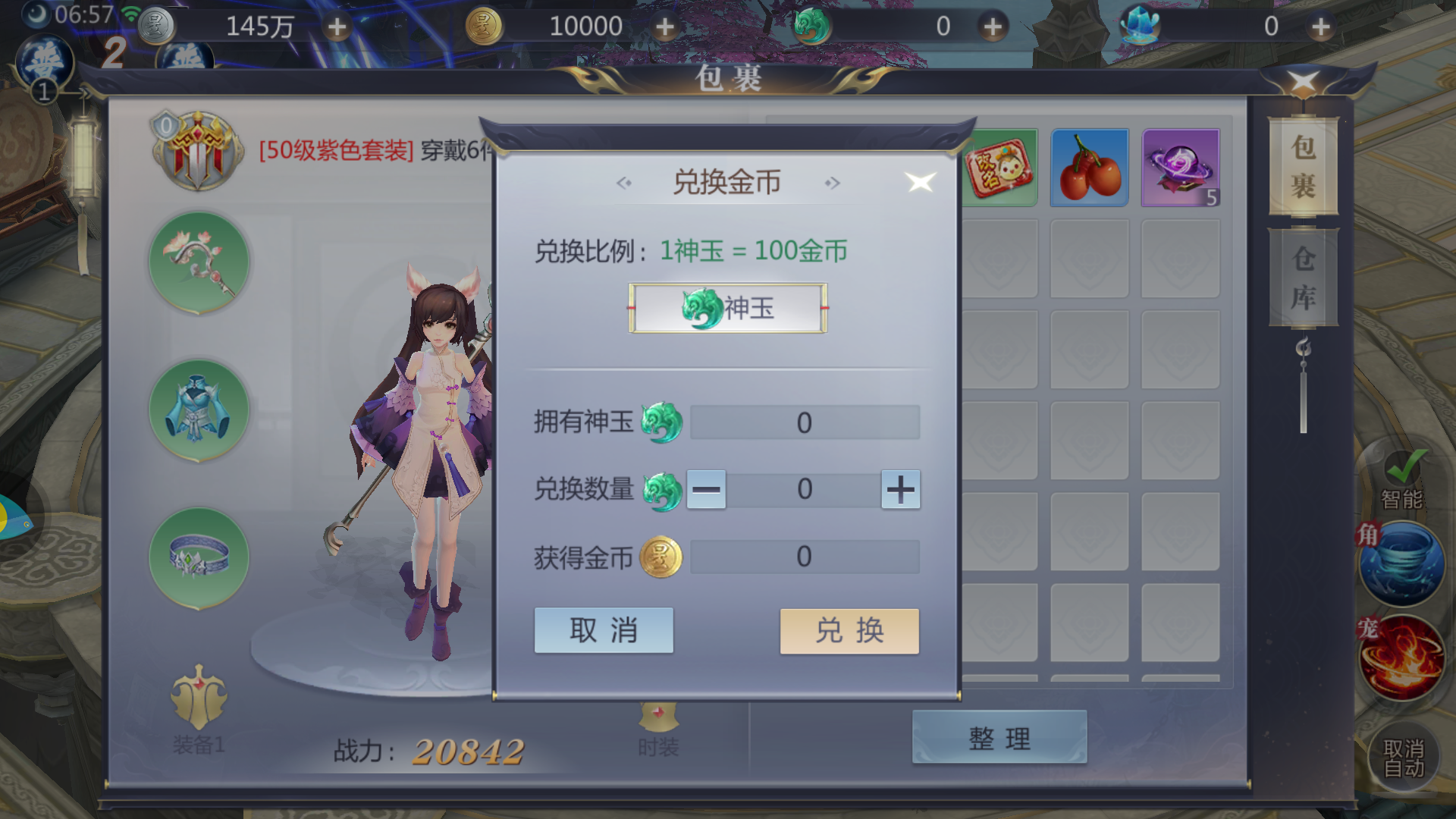
Task: Cancel dialog with 取消 button
Action: [x=604, y=630]
